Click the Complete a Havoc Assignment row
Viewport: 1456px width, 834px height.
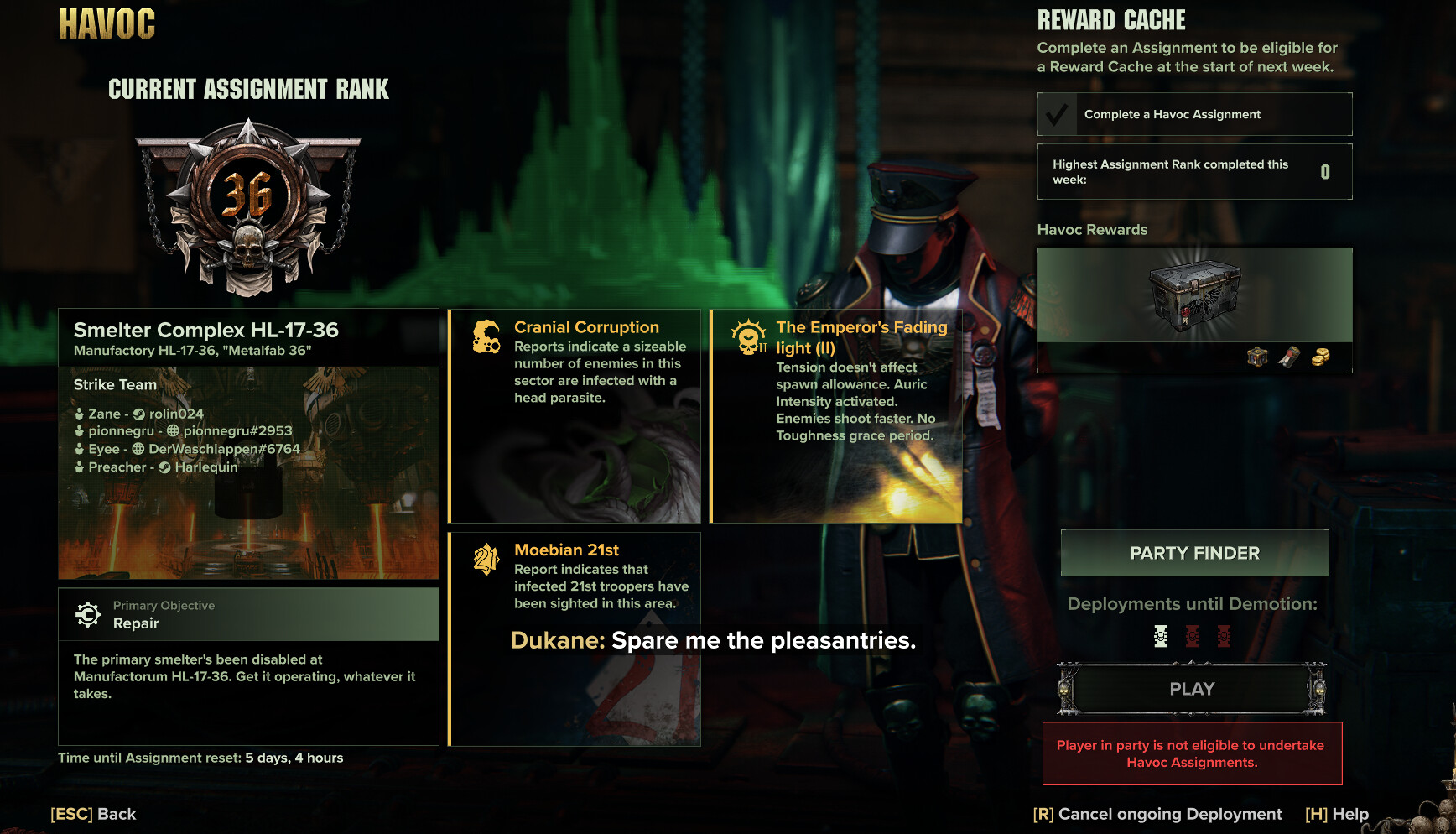coord(1194,114)
